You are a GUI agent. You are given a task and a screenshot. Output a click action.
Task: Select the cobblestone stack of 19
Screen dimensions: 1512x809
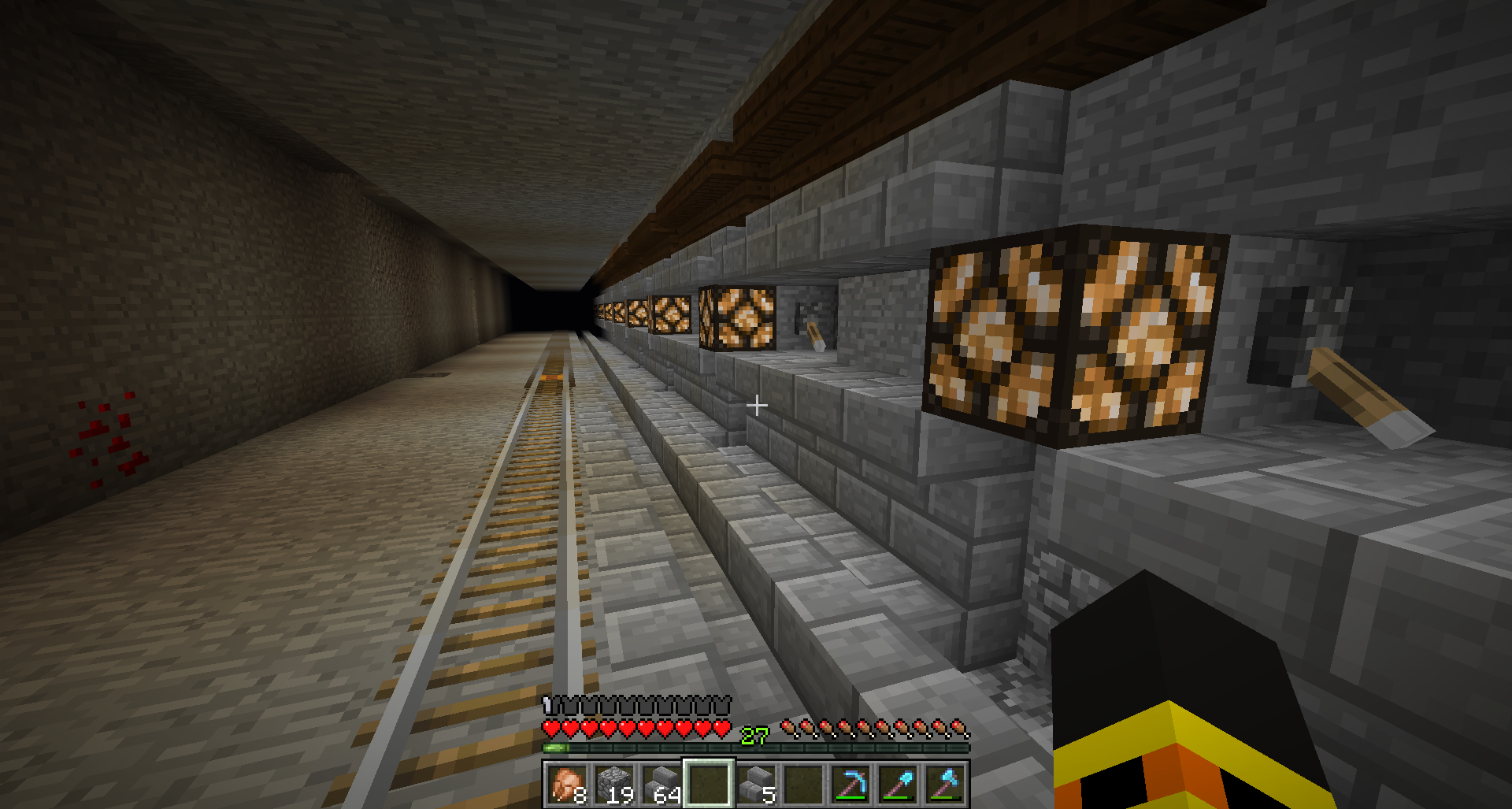coord(614,785)
